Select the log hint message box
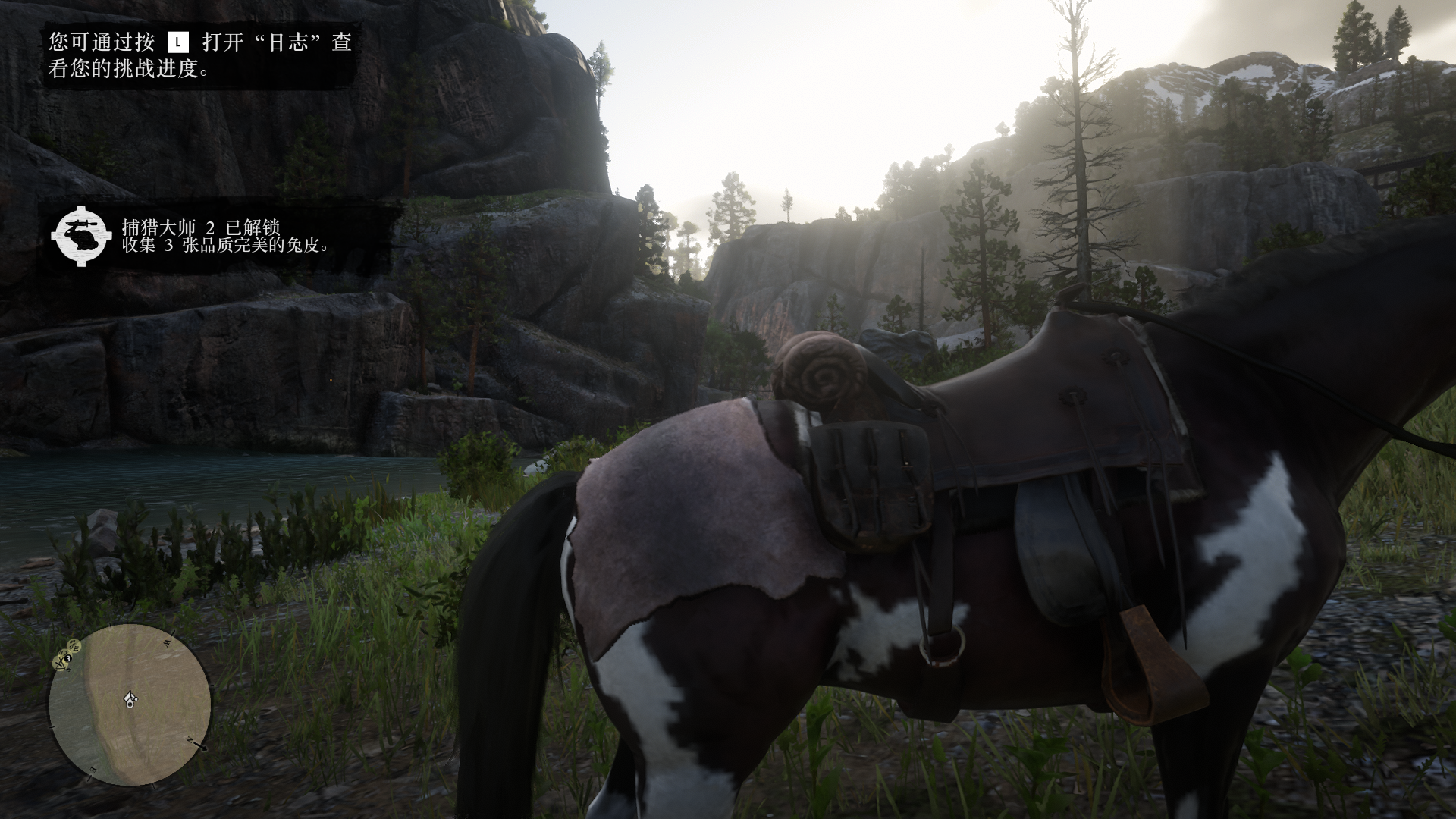This screenshot has height=819, width=1456. (x=200, y=55)
